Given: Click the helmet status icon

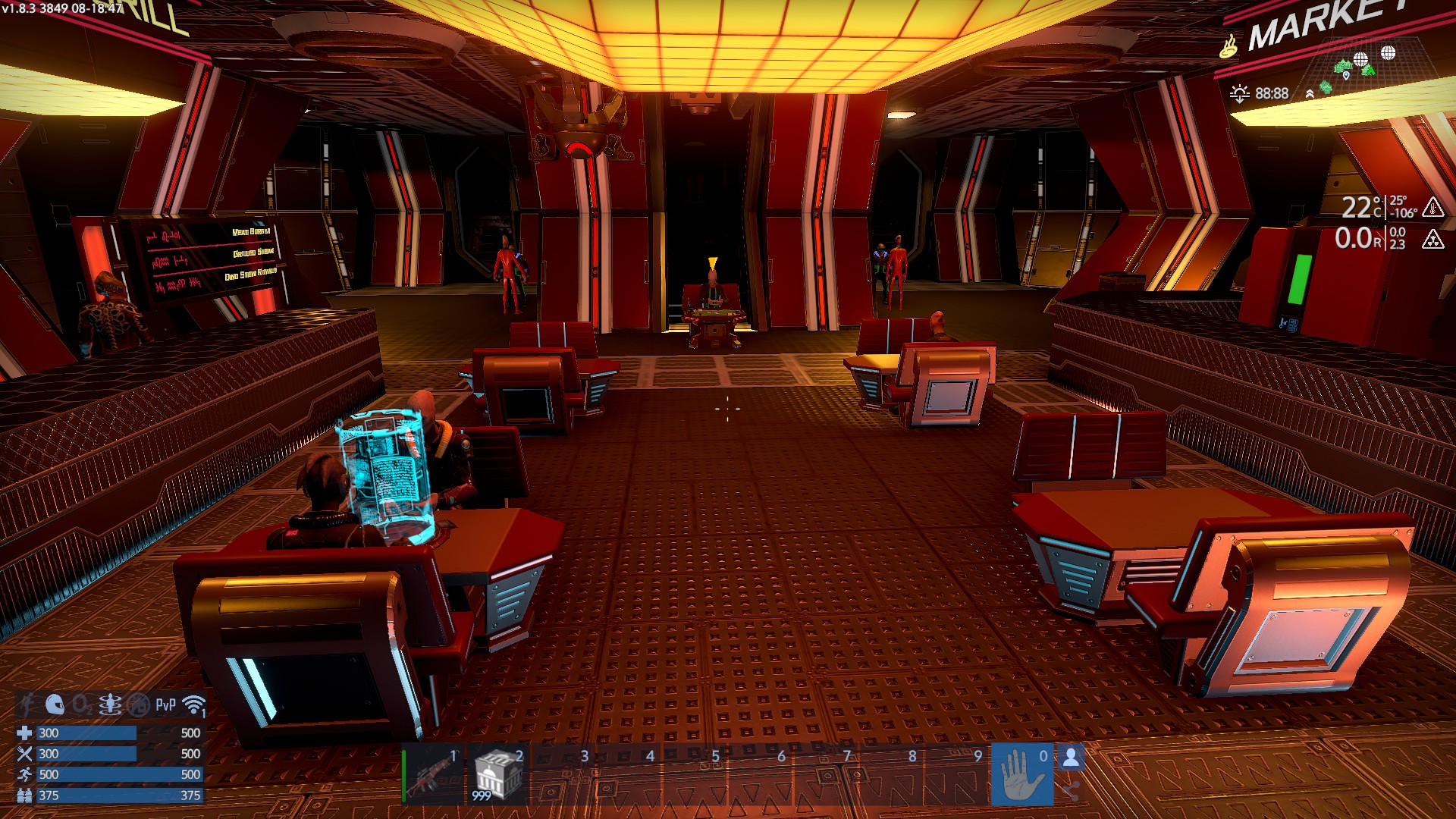Looking at the screenshot, I should (x=55, y=704).
